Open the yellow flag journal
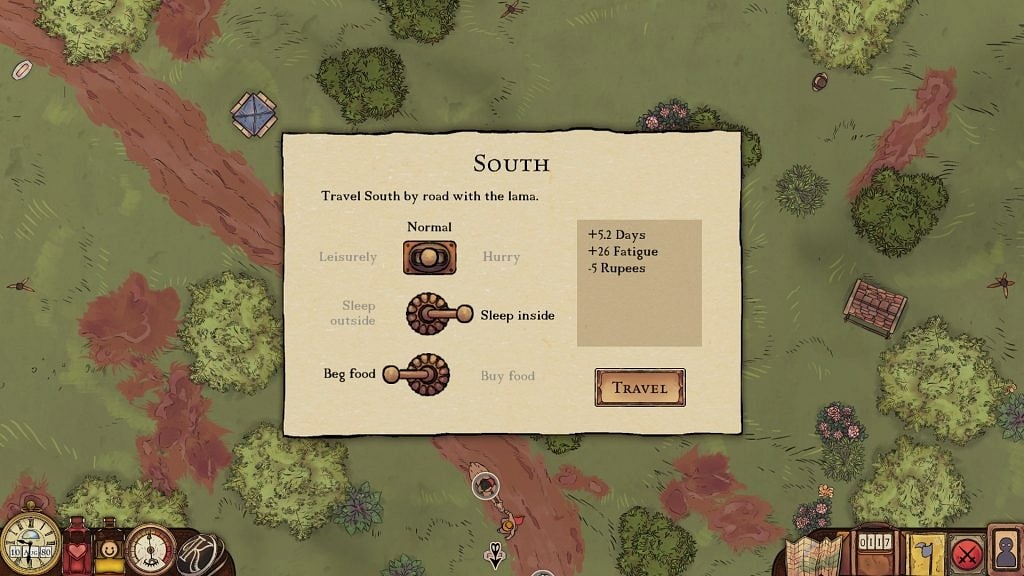Screen dimensions: 1024x576 coord(925,554)
